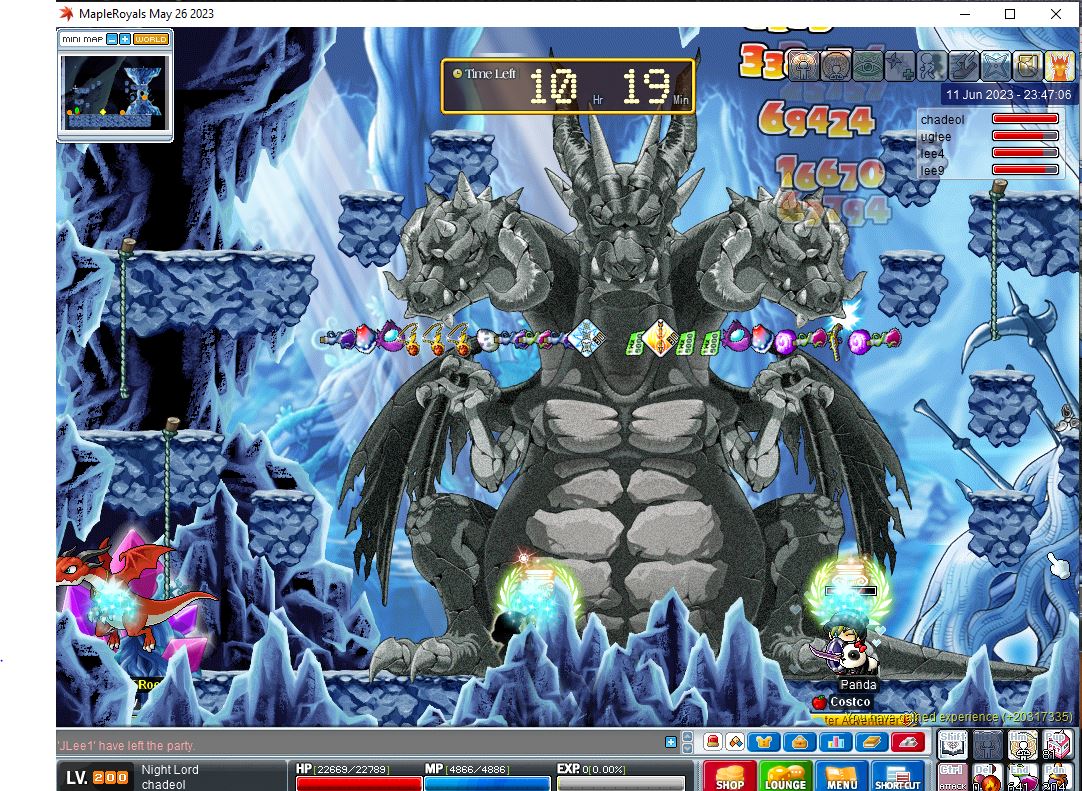Click the green eye buff icon

click(866, 66)
